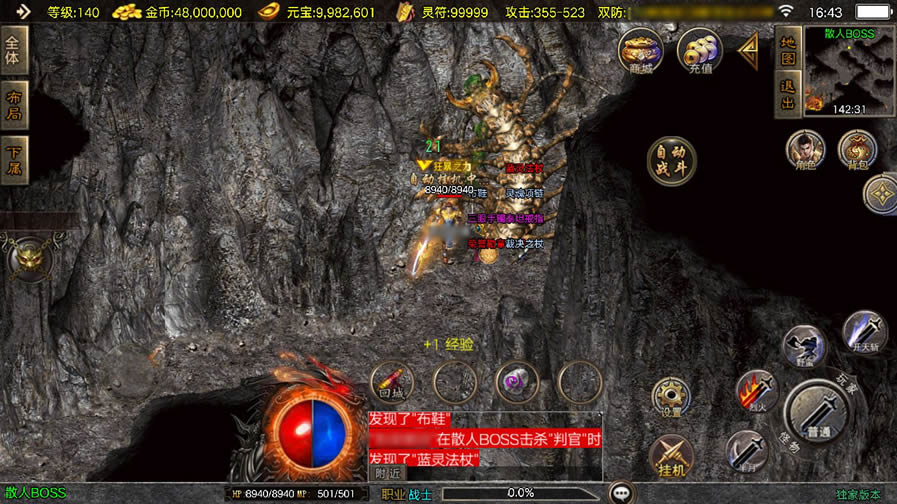897x504 pixels.
Task: Open the 商城 shop
Action: [640, 50]
